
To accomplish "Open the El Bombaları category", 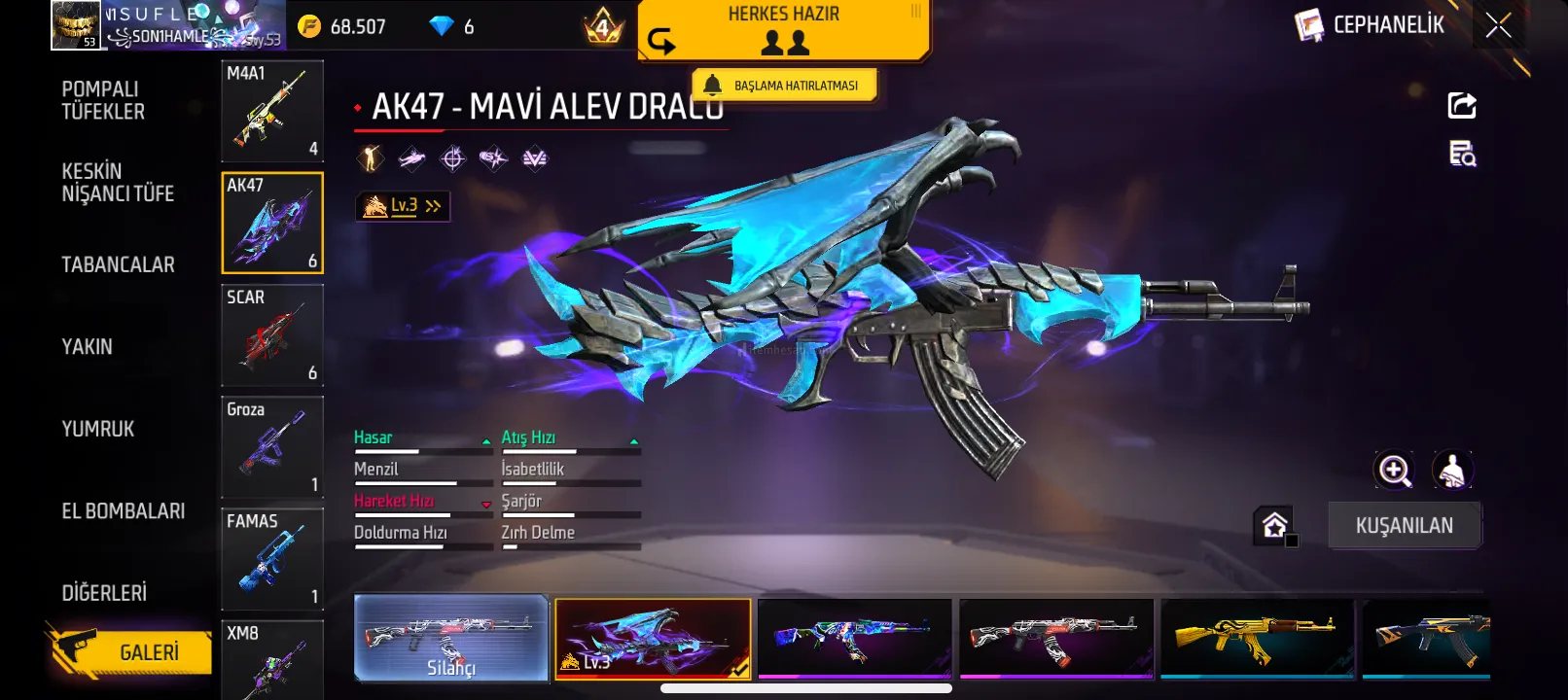I will click(x=123, y=510).
